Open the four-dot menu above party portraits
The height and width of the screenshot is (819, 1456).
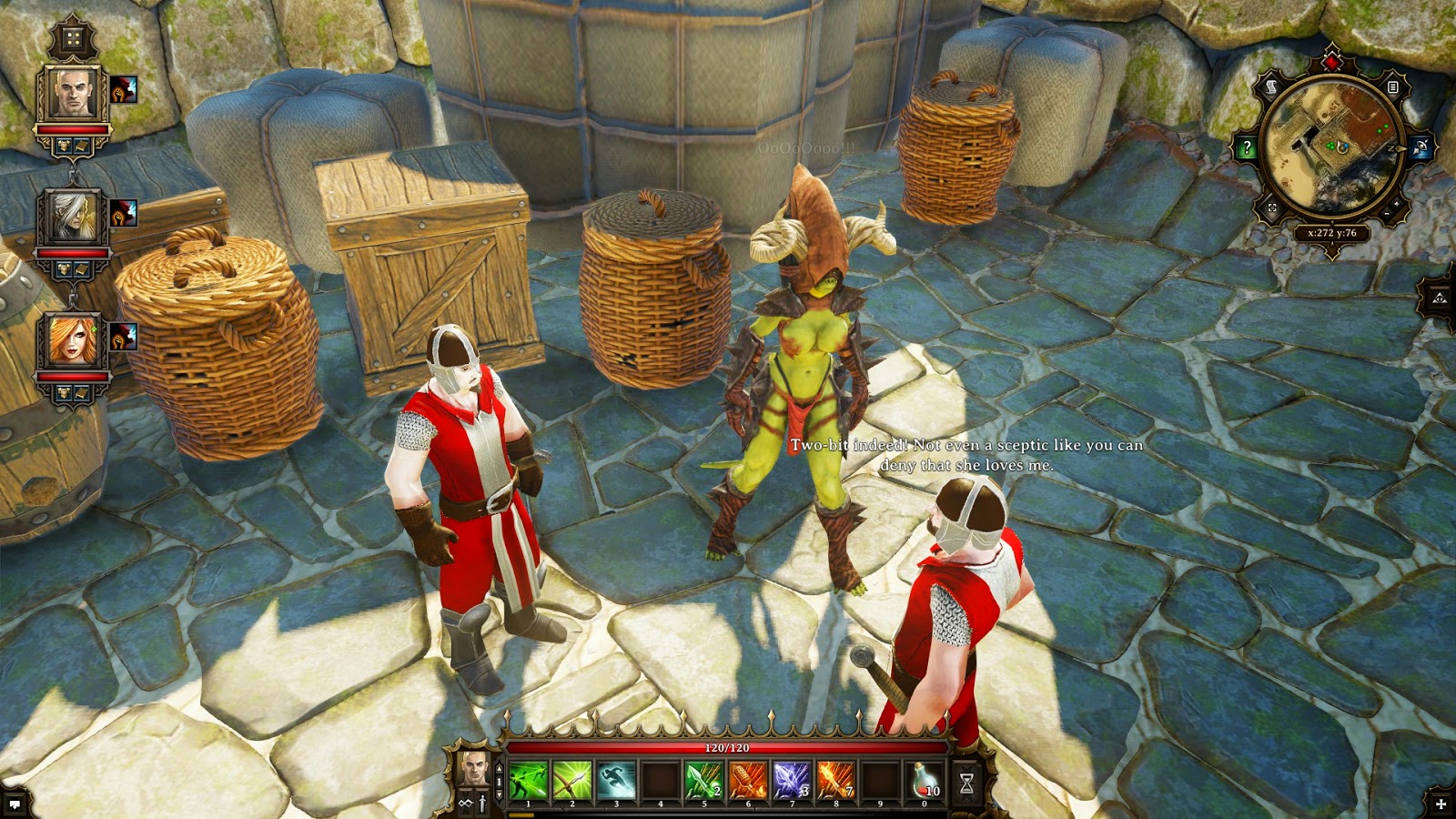coord(73,39)
